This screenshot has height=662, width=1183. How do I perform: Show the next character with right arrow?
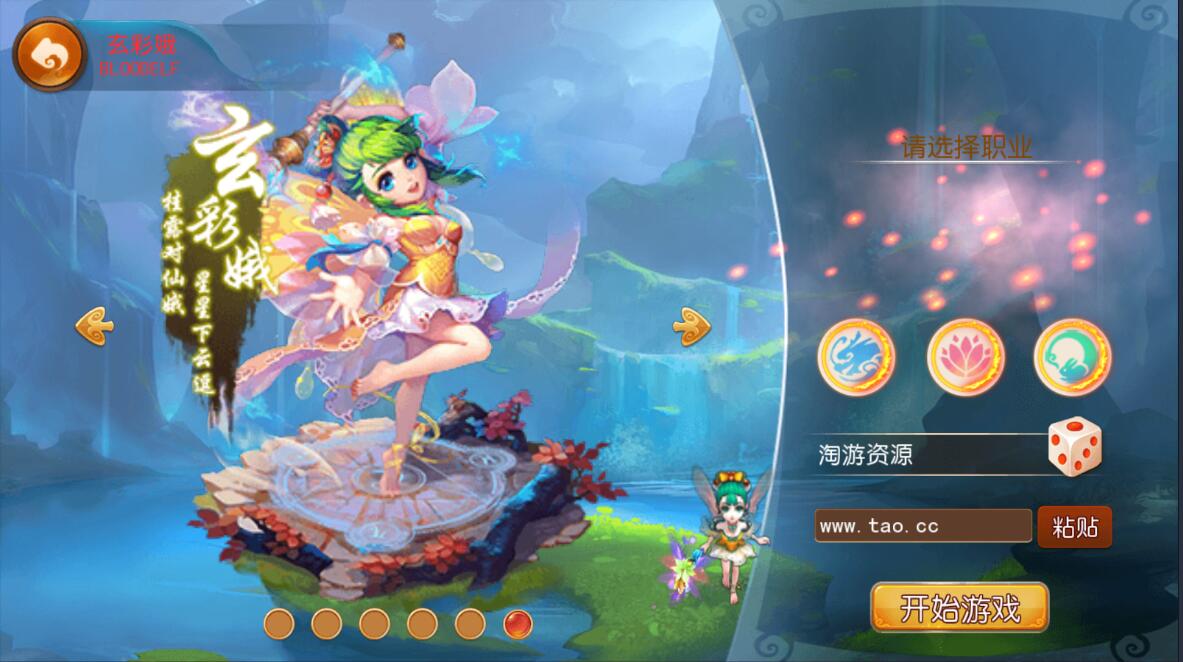click(691, 327)
